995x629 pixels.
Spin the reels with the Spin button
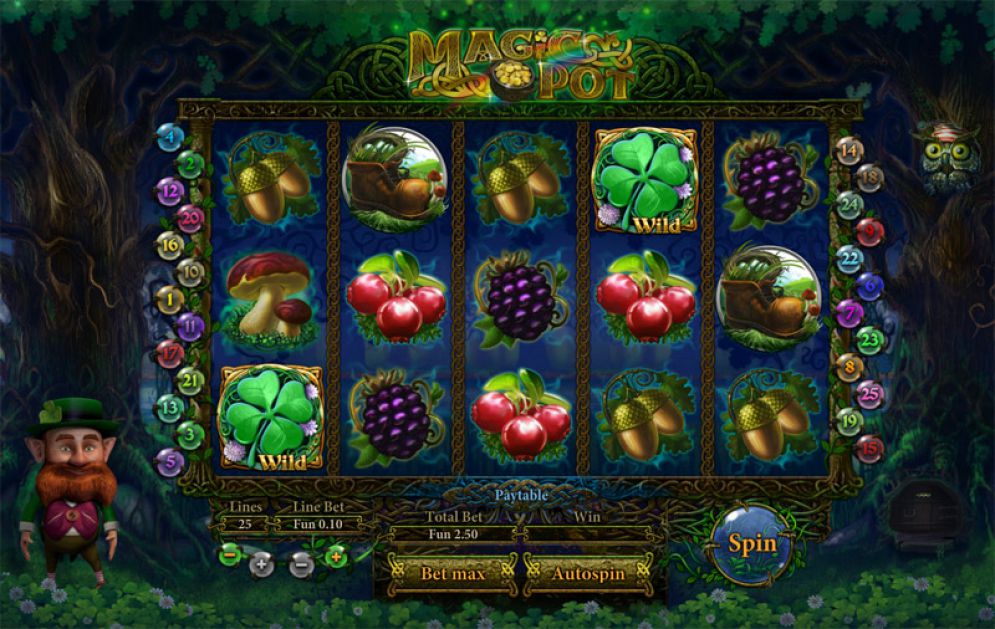(752, 544)
